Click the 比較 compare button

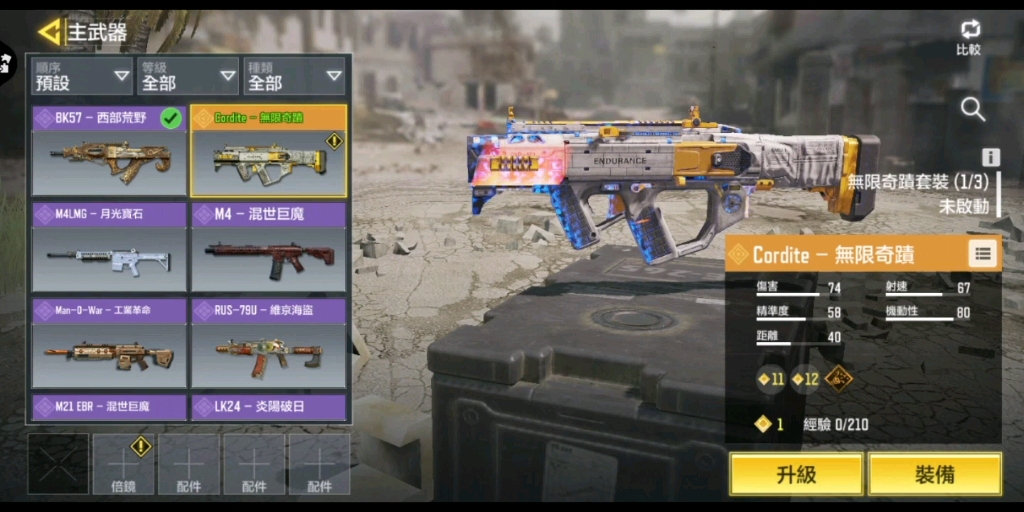pyautogui.click(x=968, y=37)
